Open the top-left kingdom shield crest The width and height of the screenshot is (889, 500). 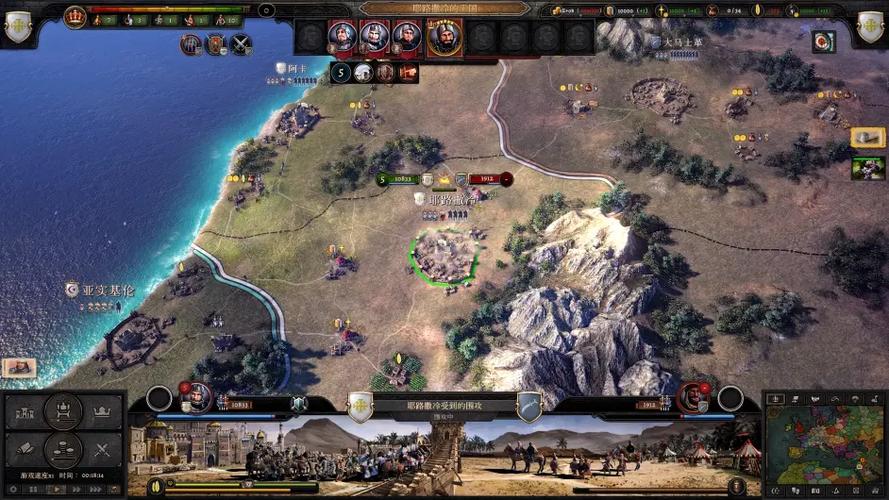(x=17, y=25)
